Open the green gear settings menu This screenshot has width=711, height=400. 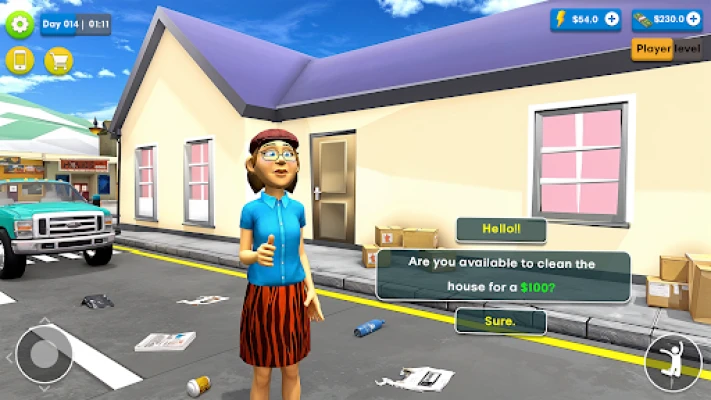coord(20,24)
